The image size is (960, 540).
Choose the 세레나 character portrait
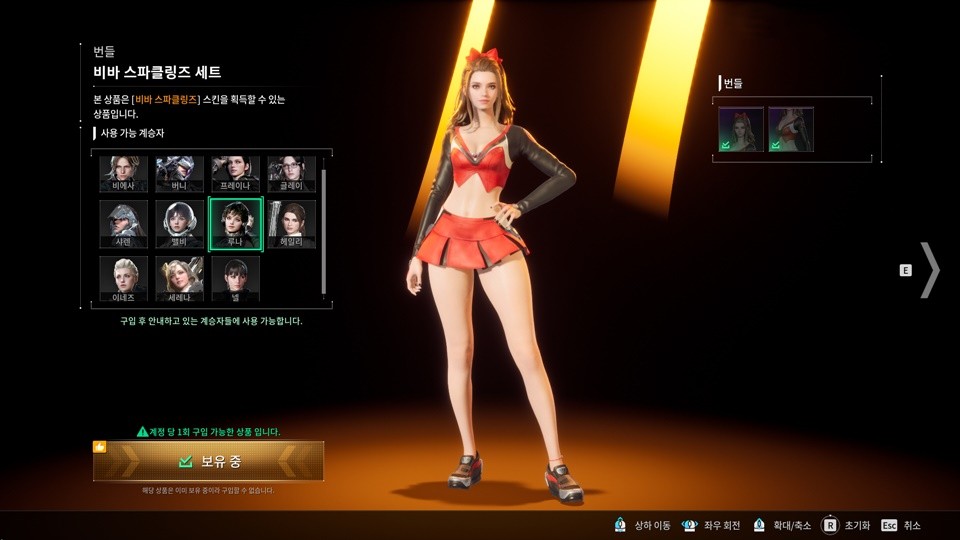[x=180, y=279]
